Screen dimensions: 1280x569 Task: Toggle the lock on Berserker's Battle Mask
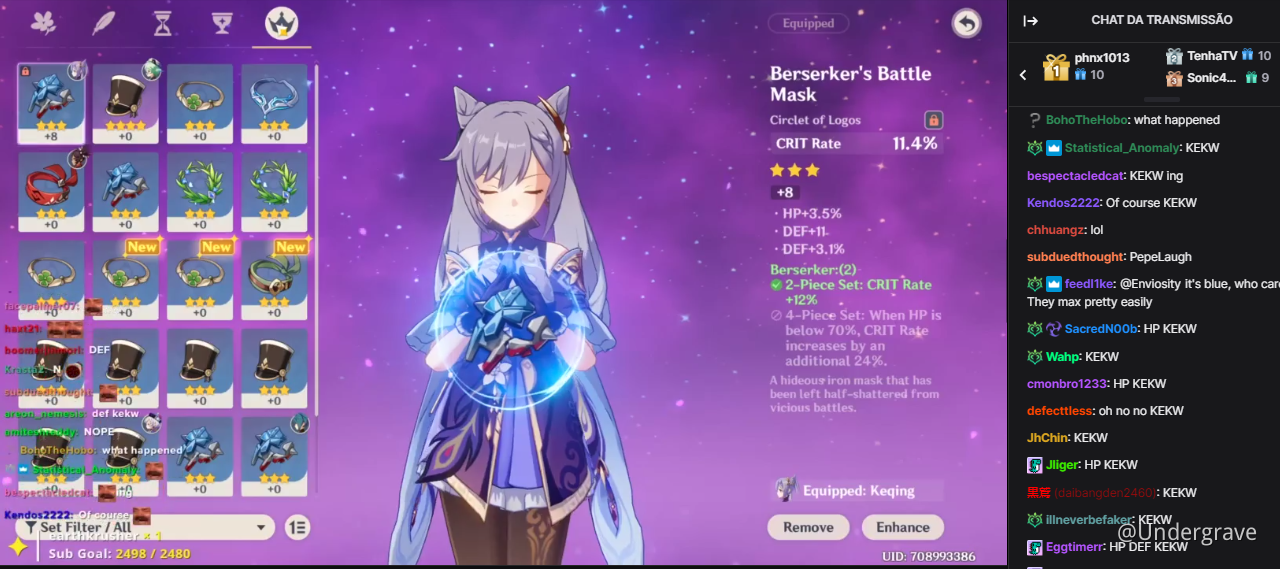click(933, 120)
